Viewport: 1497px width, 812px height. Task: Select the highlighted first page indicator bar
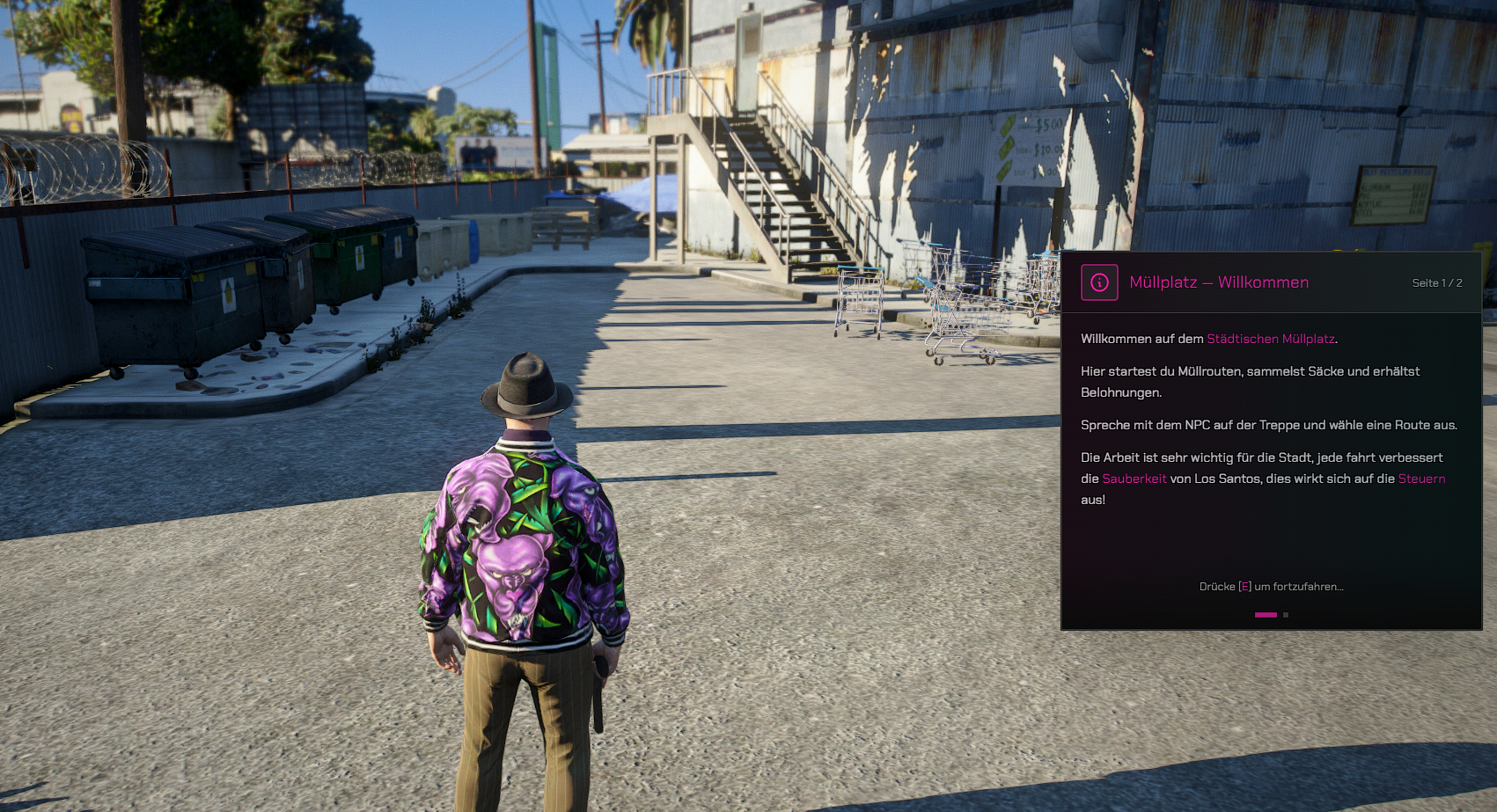pyautogui.click(x=1266, y=615)
